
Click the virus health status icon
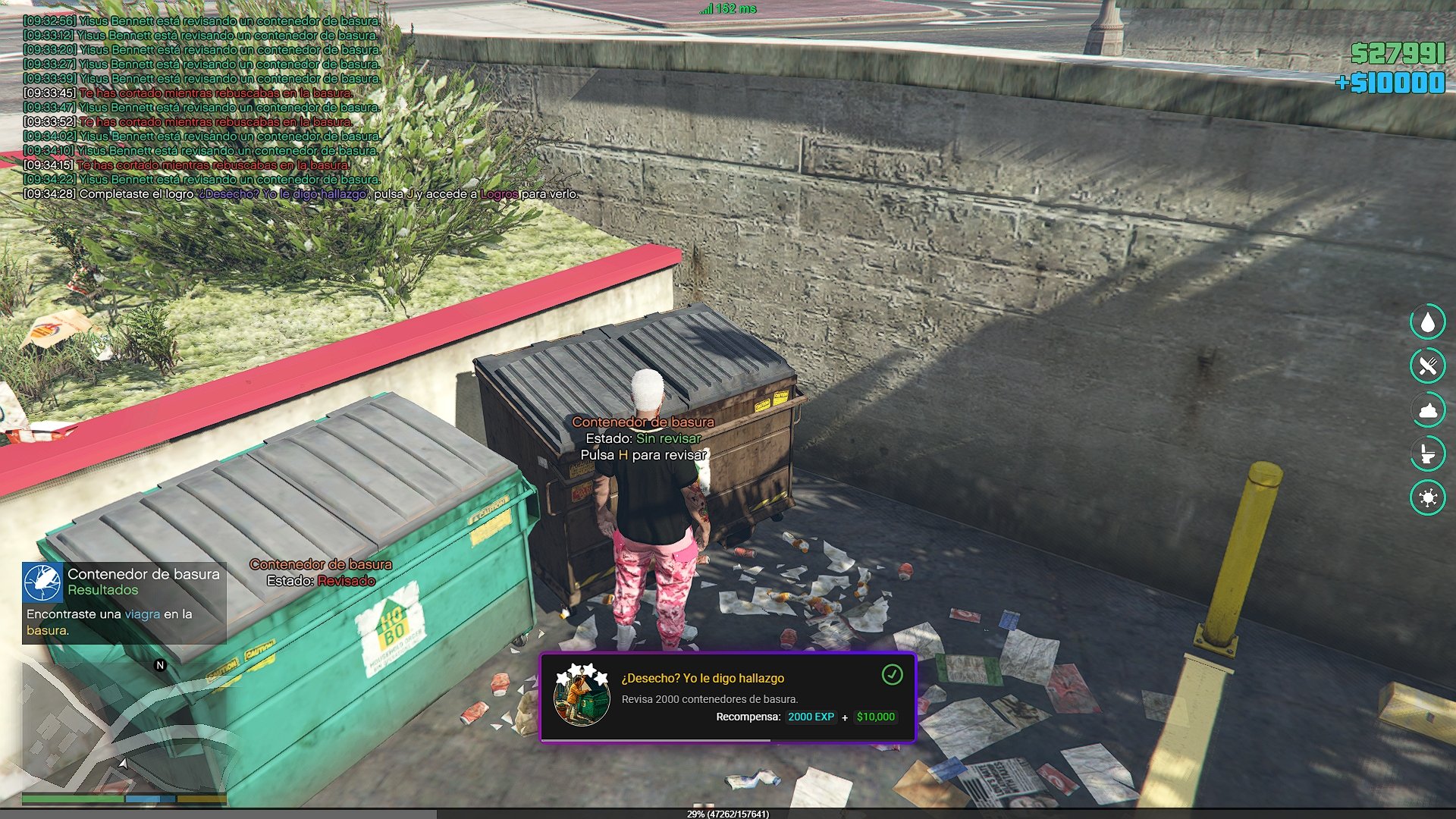point(1427,498)
